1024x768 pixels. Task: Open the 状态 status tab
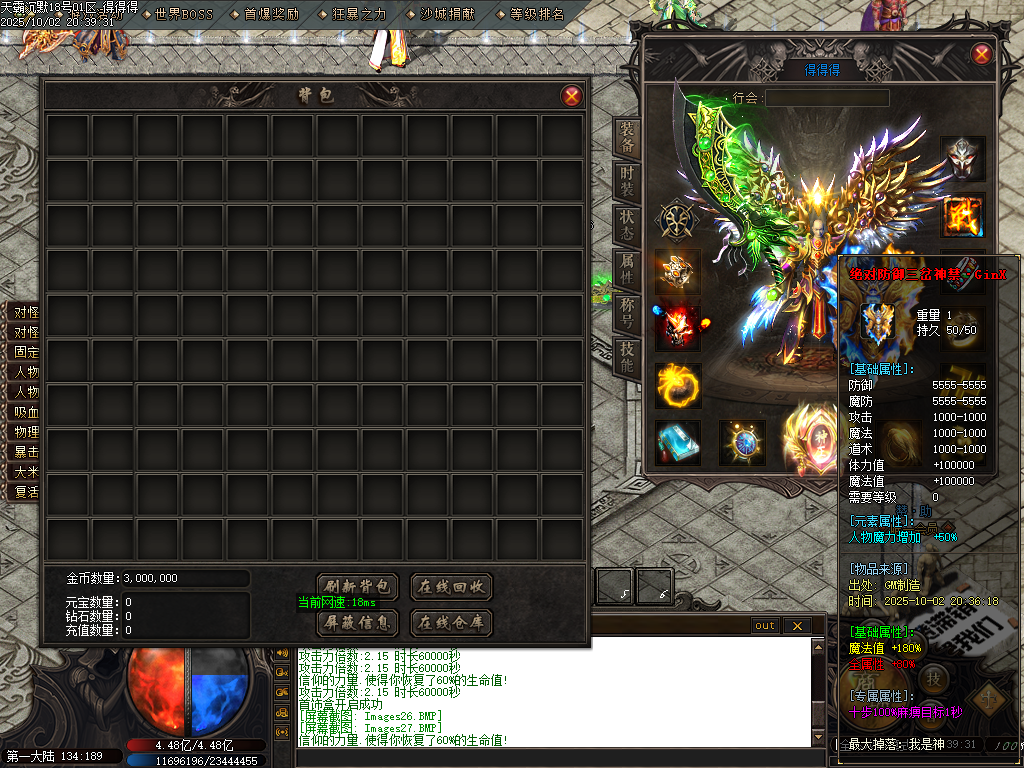pyautogui.click(x=627, y=225)
